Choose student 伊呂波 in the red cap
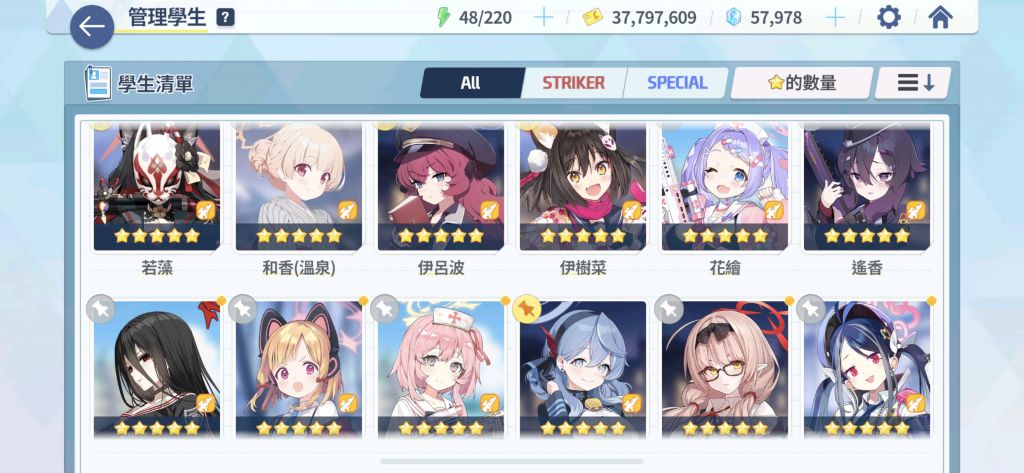The height and width of the screenshot is (473, 1024). pyautogui.click(x=441, y=187)
